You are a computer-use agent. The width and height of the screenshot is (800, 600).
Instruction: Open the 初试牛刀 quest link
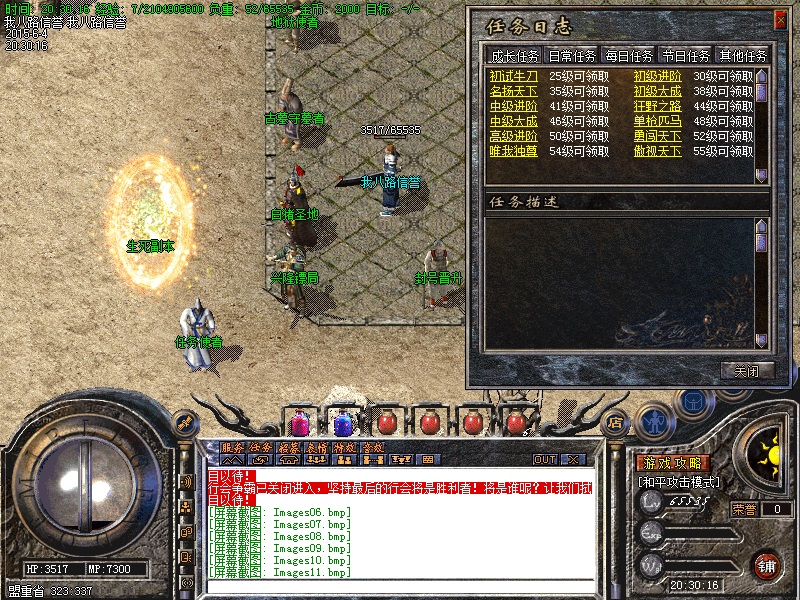(513, 76)
